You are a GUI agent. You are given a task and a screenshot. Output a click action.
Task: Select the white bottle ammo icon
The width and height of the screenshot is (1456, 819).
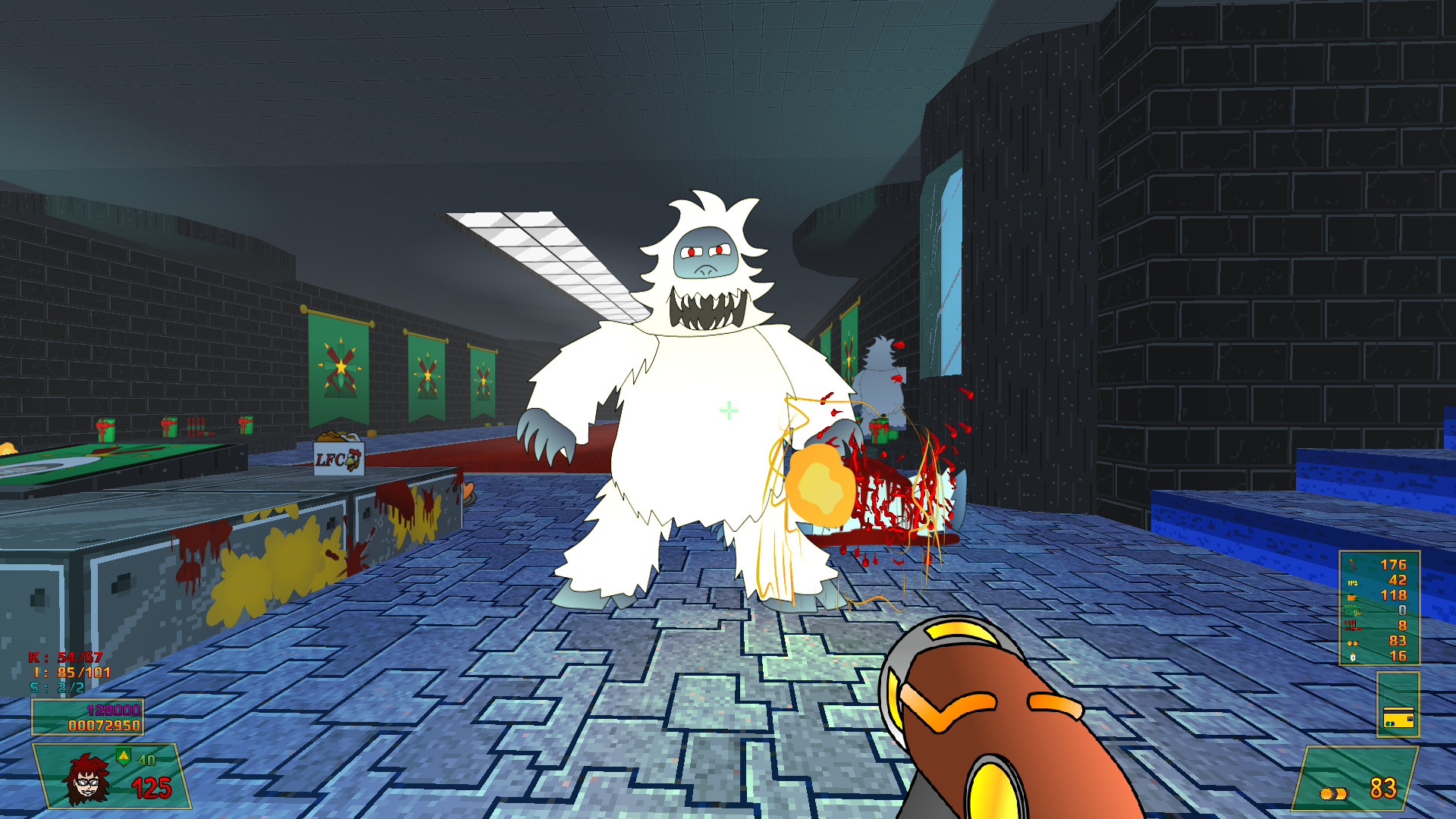(x=1352, y=657)
